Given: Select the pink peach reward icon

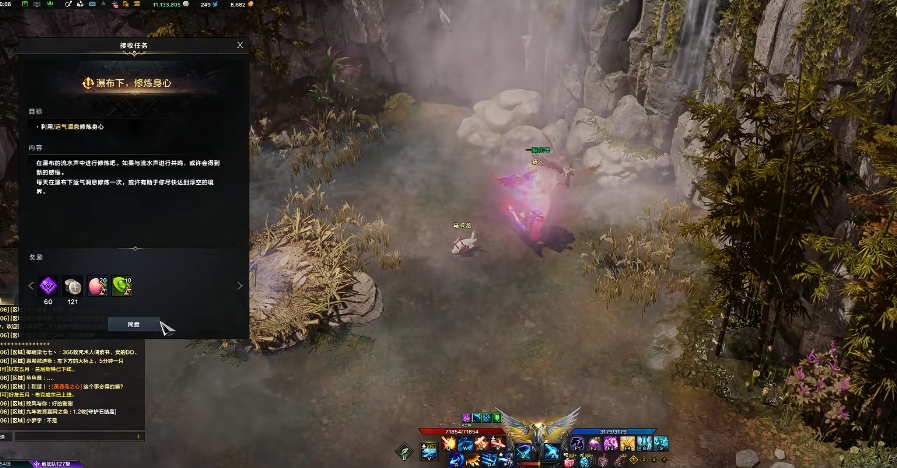Looking at the screenshot, I should click(x=98, y=286).
